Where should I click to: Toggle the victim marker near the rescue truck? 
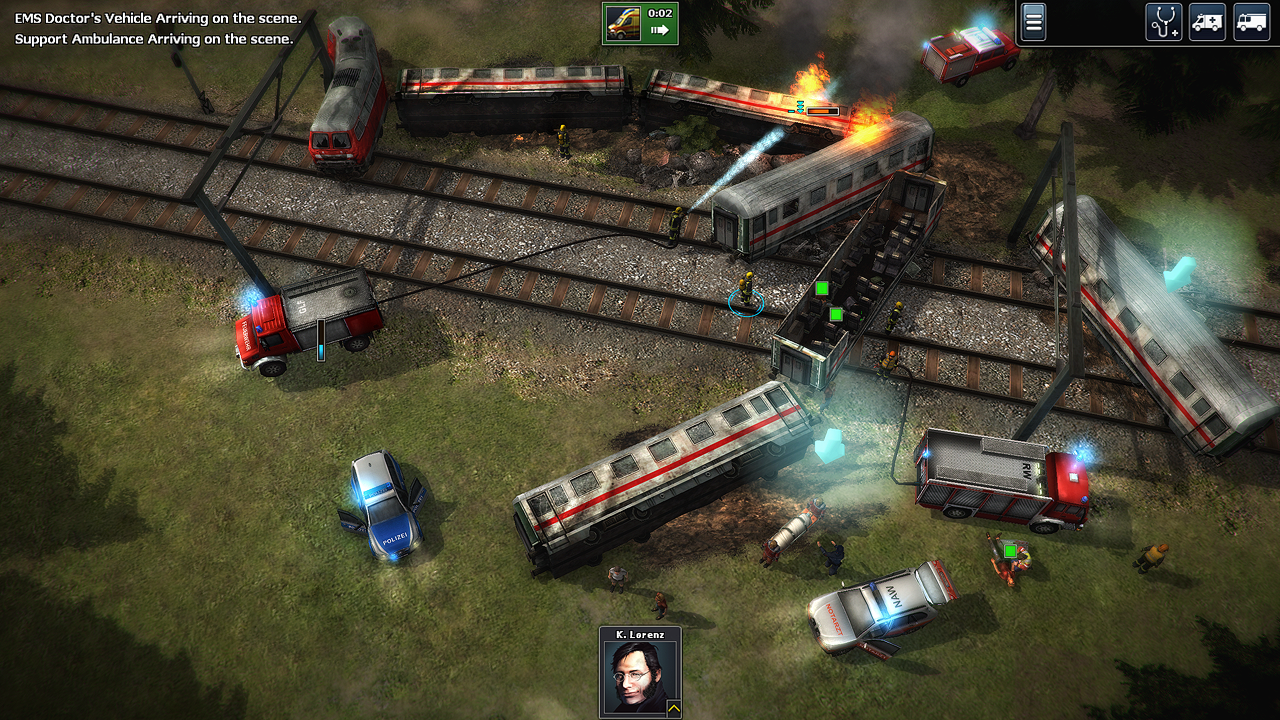tap(1011, 549)
